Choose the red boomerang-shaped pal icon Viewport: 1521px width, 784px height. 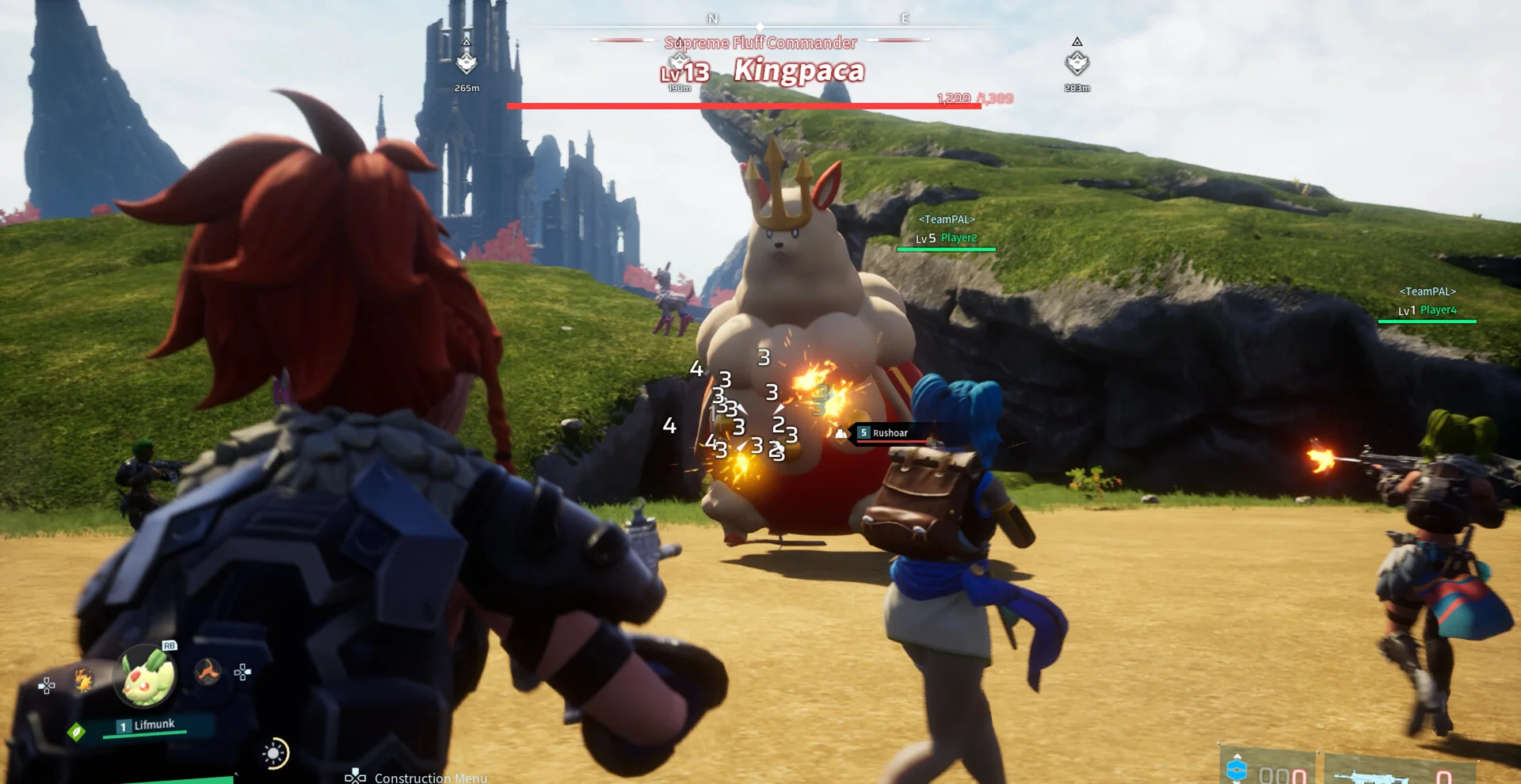208,672
